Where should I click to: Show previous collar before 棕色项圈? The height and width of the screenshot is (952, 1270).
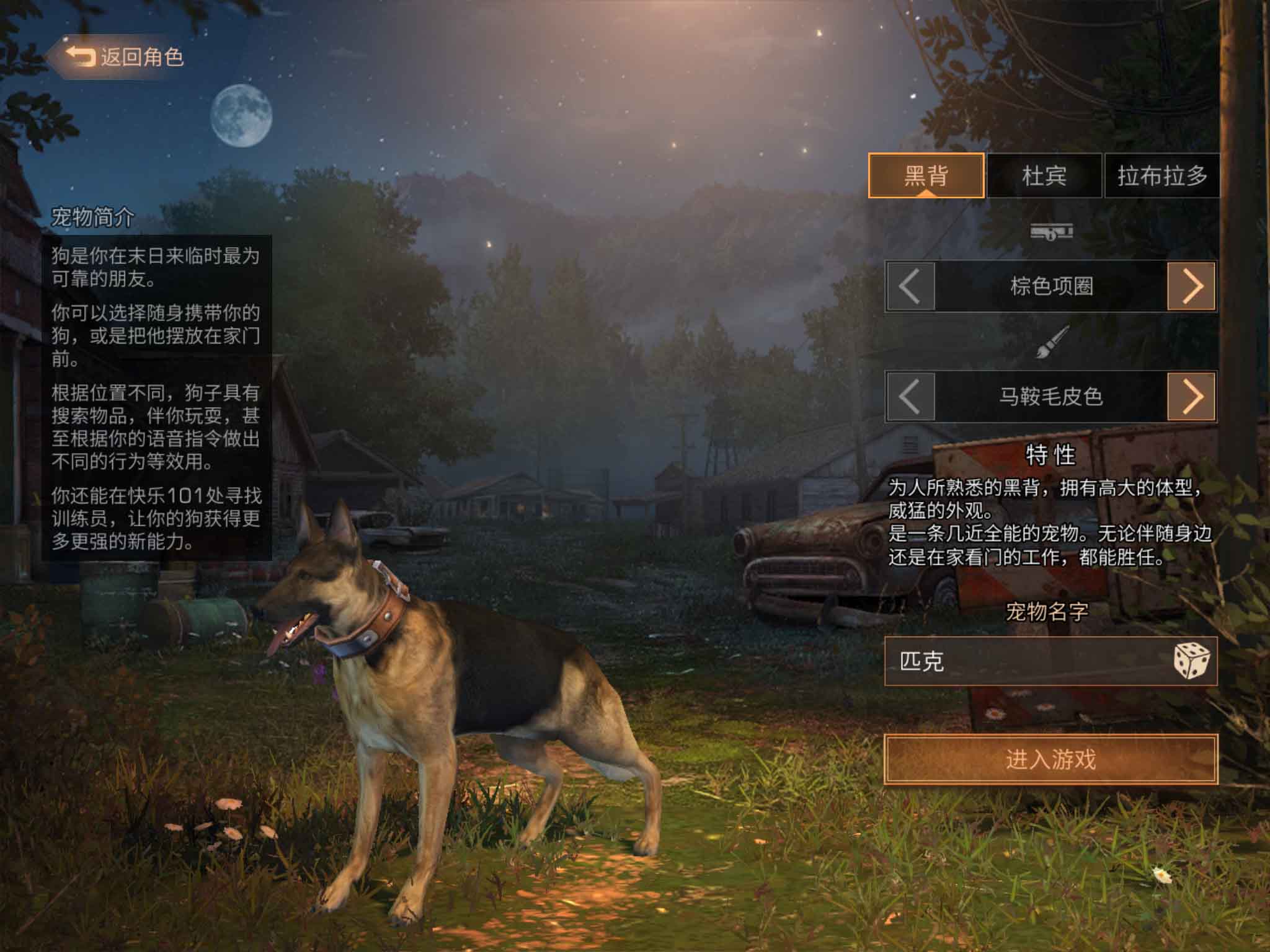click(910, 286)
